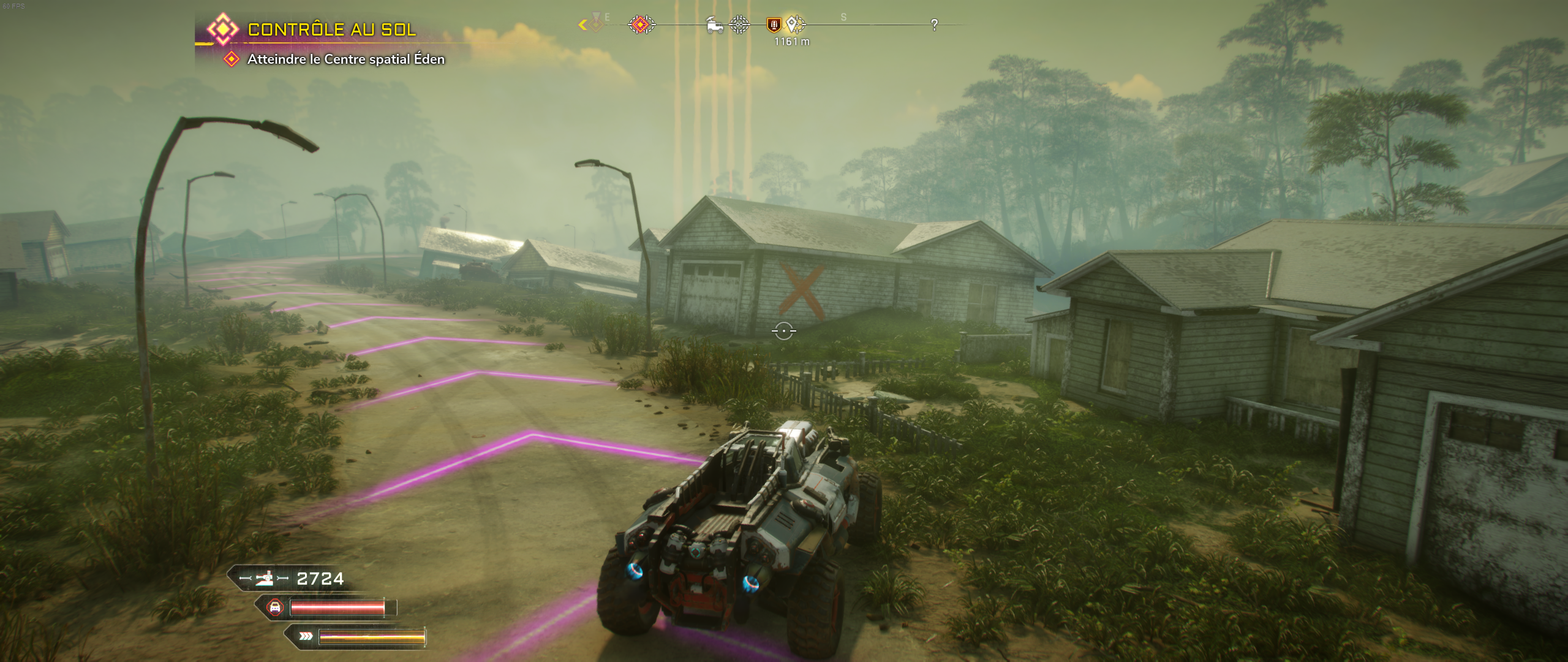The image size is (1568, 662).
Task: Select the Ark crosshair marker on the compass
Action: [740, 25]
